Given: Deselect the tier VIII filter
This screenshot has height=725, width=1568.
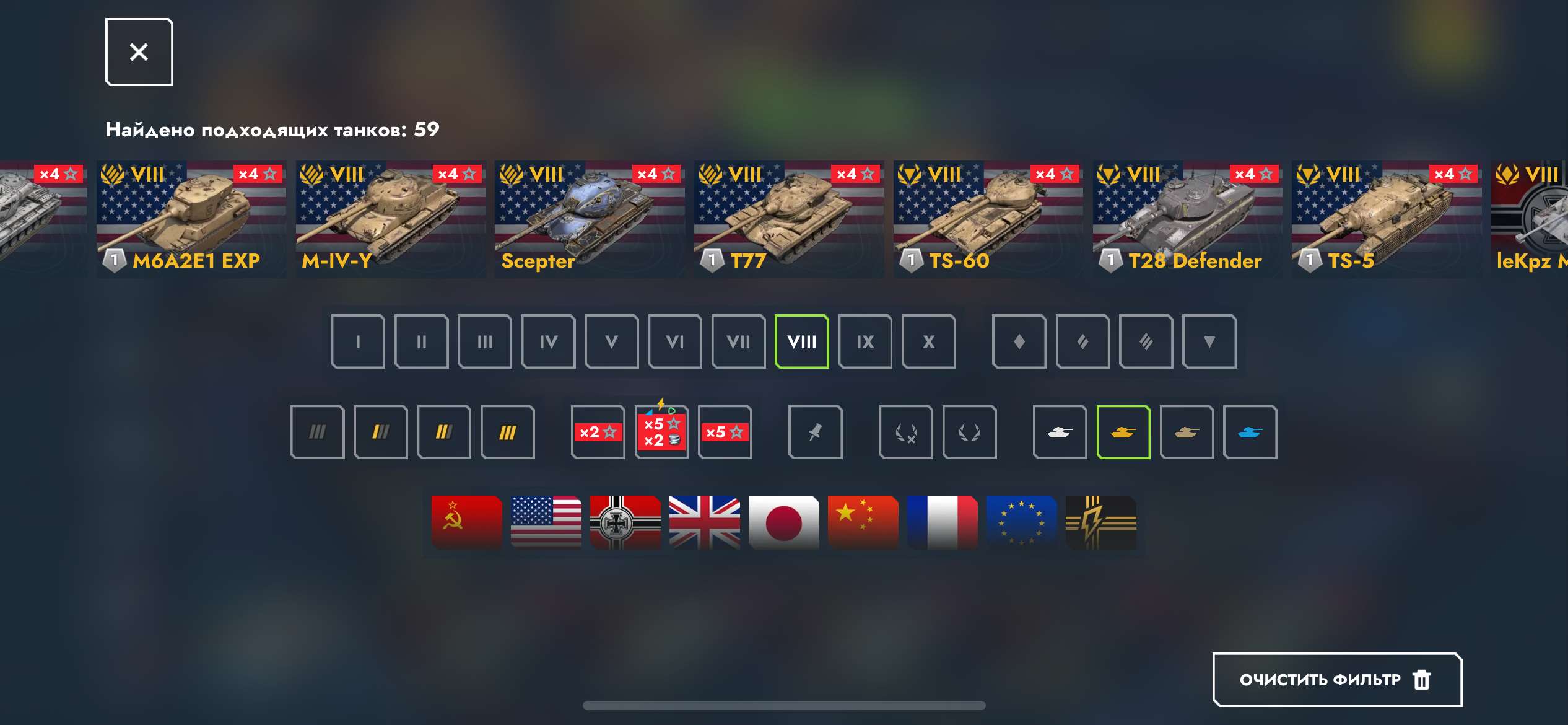Looking at the screenshot, I should pyautogui.click(x=802, y=341).
